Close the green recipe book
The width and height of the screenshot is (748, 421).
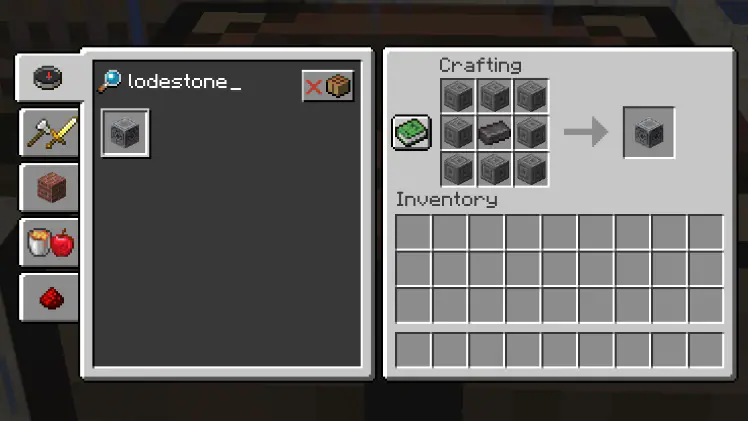[x=411, y=132]
